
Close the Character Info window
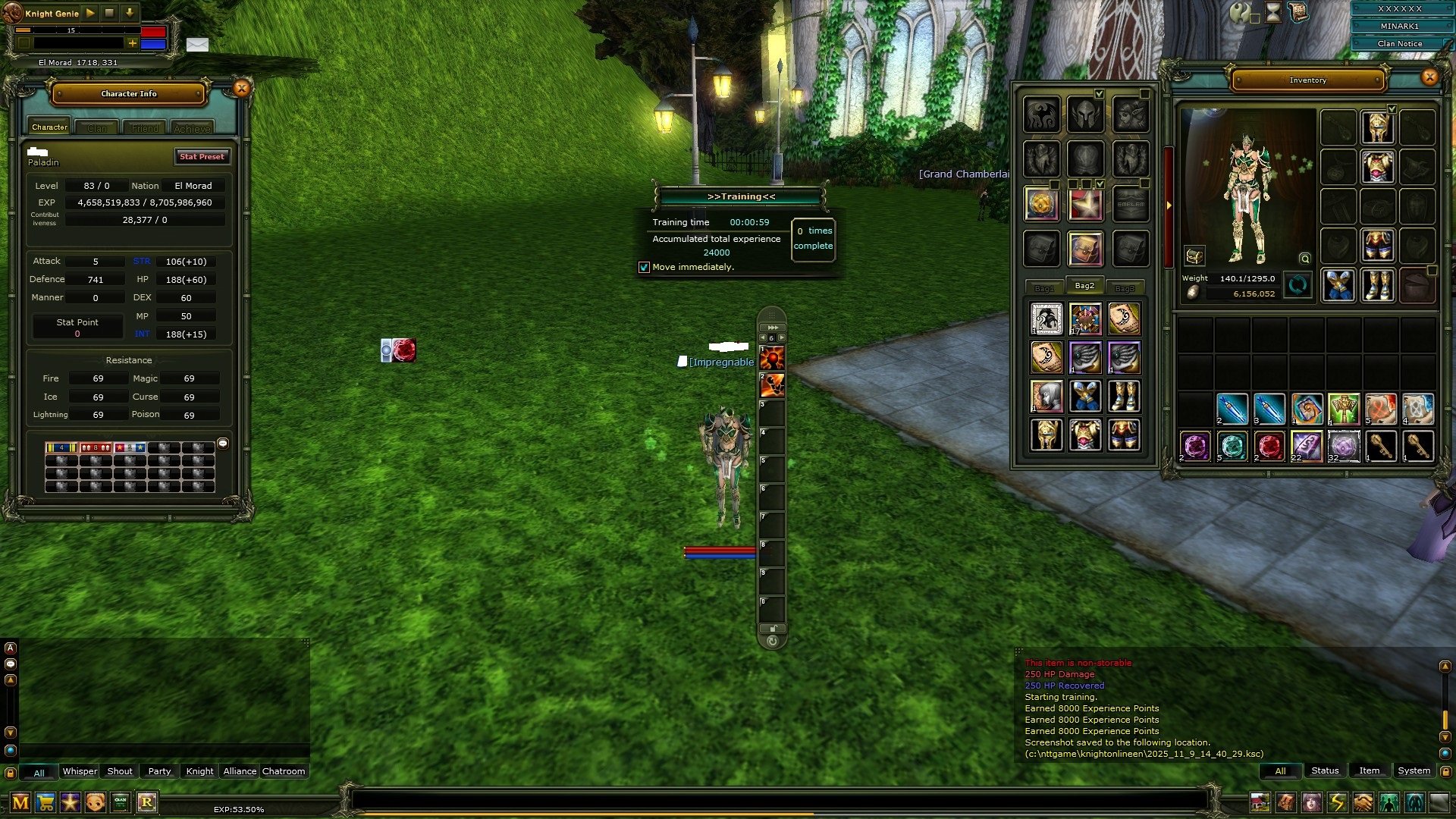coord(241,89)
